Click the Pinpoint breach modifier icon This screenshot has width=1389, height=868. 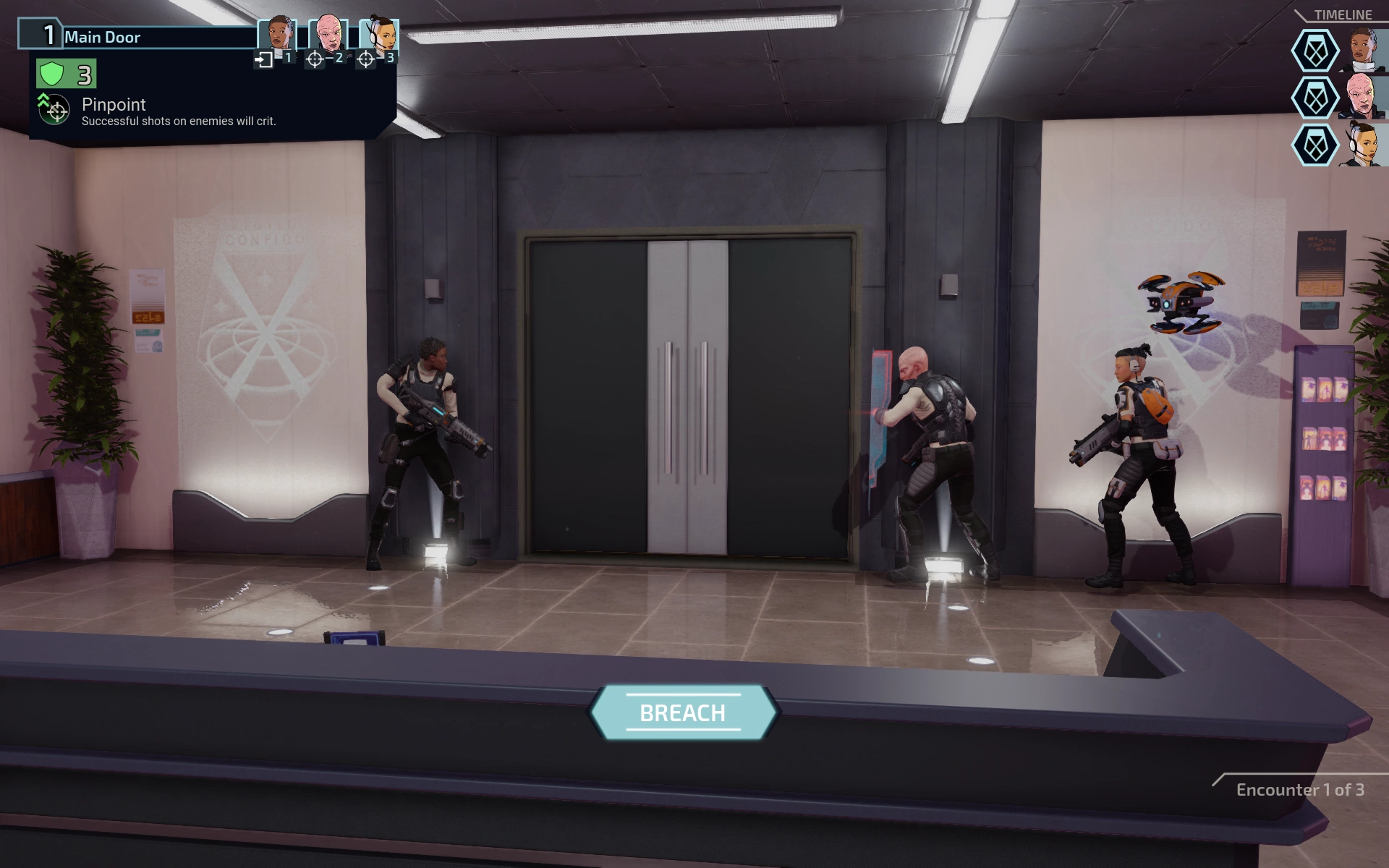(x=54, y=110)
